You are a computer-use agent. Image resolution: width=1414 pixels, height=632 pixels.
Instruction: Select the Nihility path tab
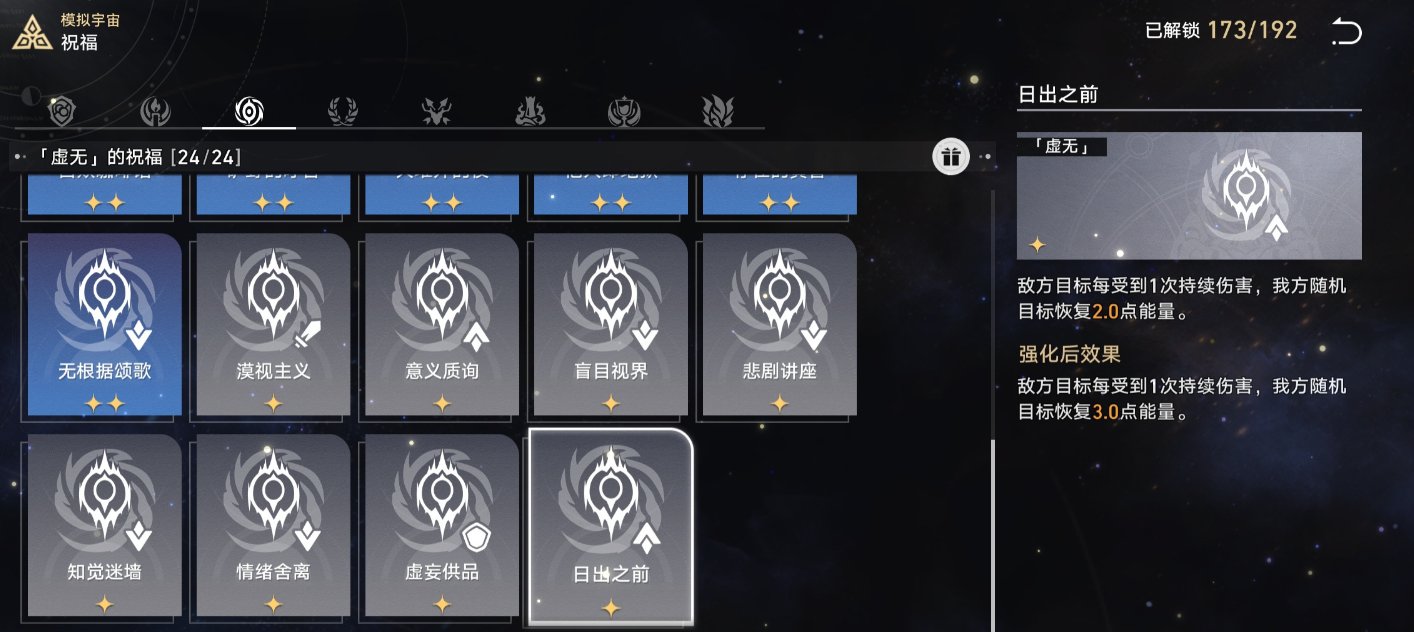tap(248, 111)
